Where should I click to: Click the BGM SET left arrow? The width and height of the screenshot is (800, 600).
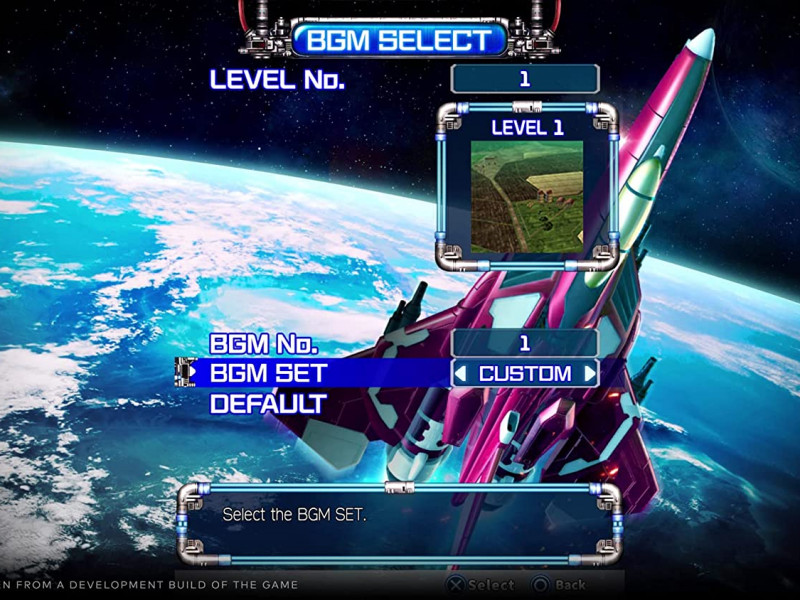coord(461,374)
